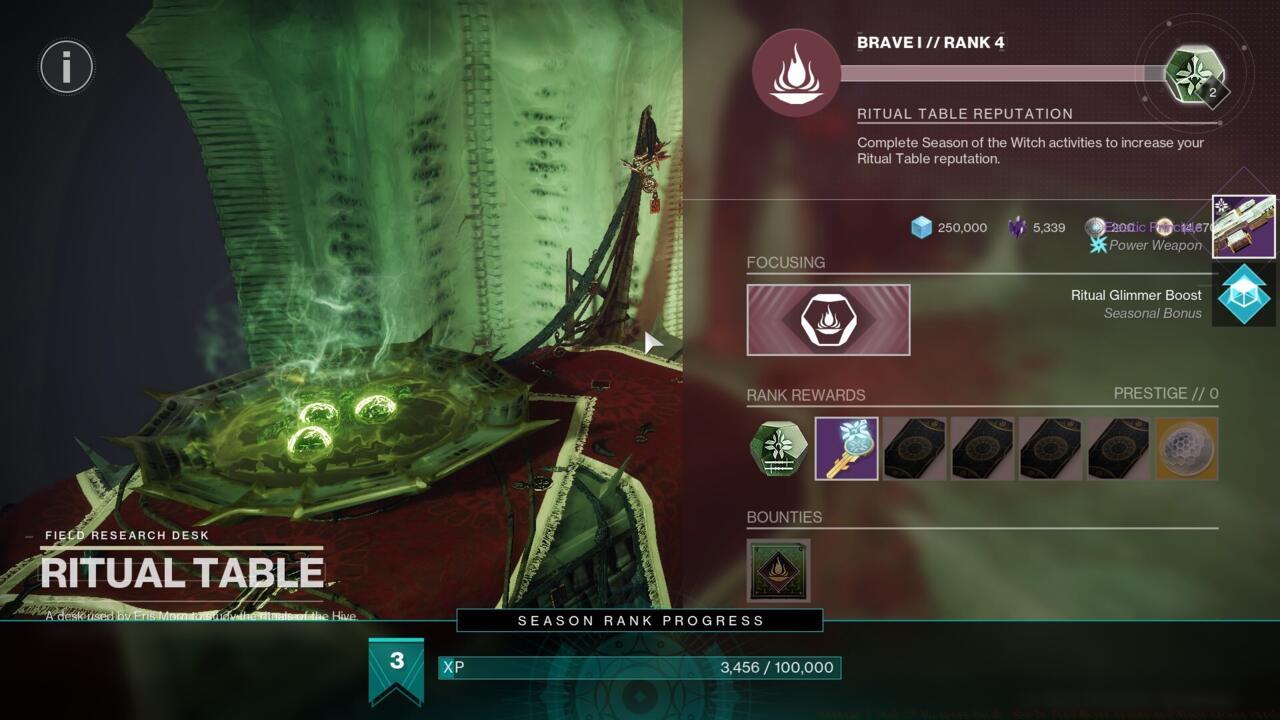
Task: Click the XP progress bar showing 3,456 / 100,000
Action: coord(640,667)
